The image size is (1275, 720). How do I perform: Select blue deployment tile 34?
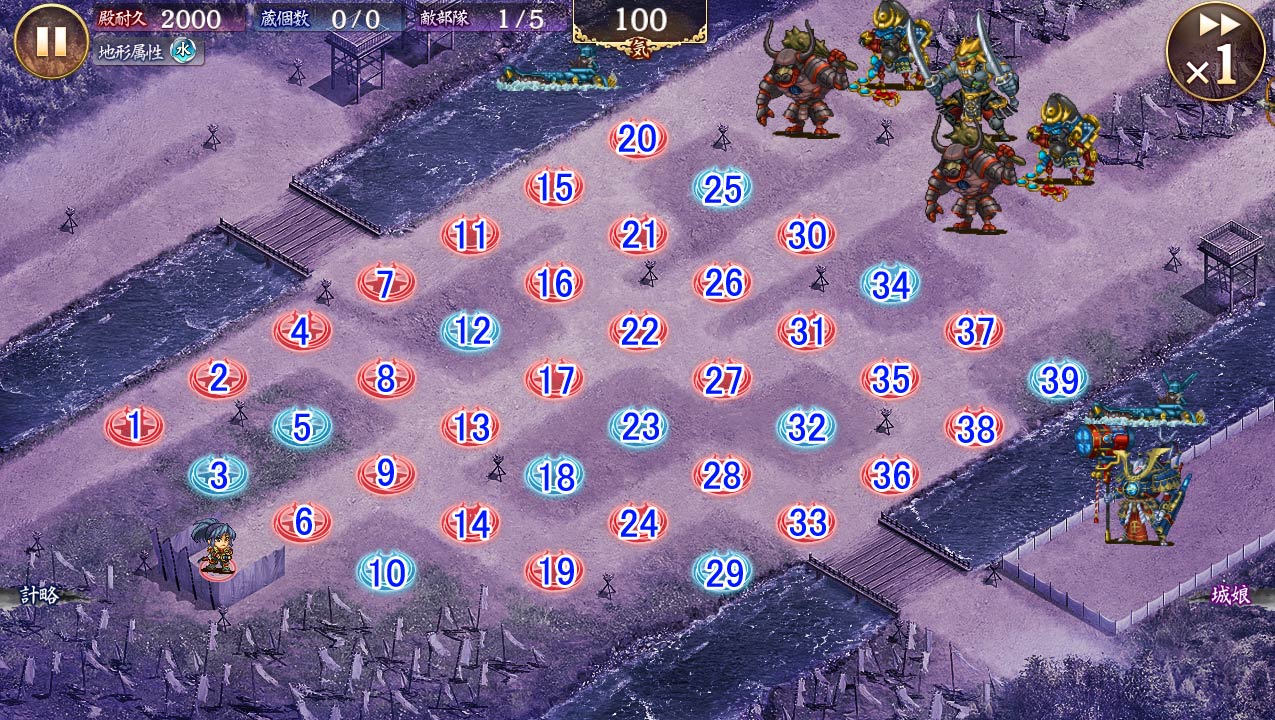(x=890, y=284)
